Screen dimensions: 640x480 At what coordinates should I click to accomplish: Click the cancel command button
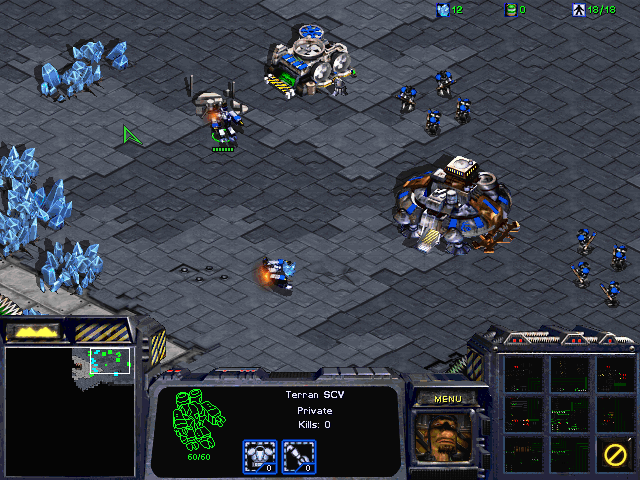(x=614, y=451)
